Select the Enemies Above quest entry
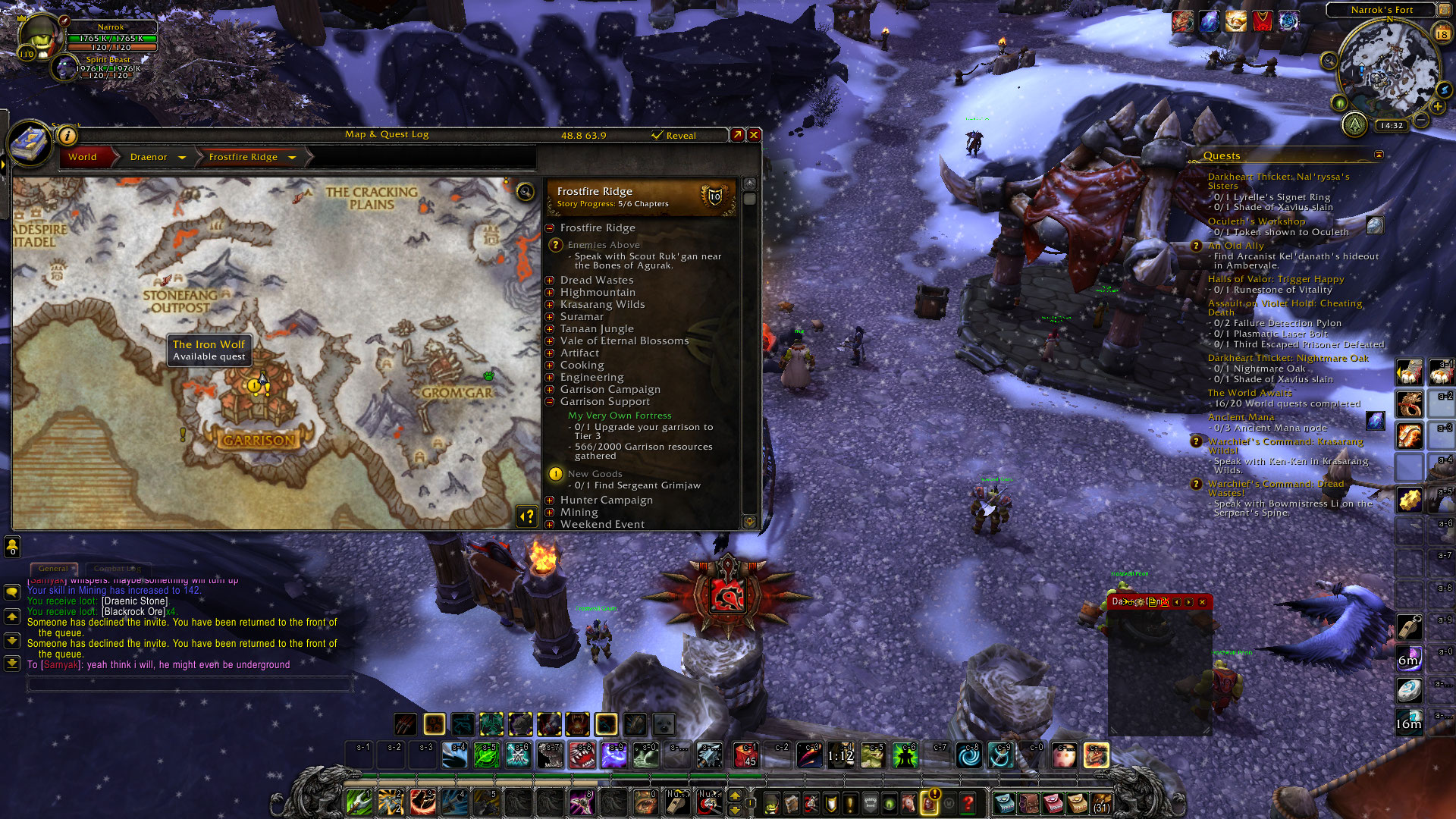 click(x=604, y=245)
